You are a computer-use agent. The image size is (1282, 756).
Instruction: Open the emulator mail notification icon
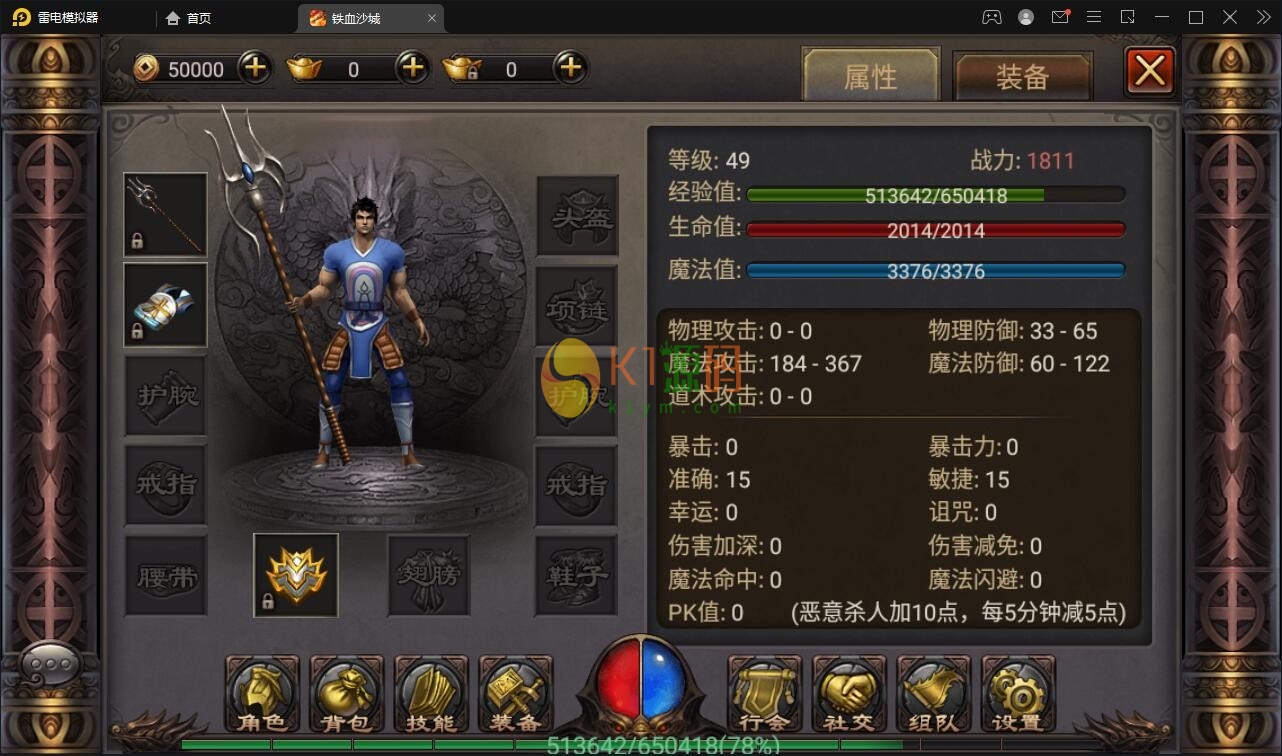[x=1061, y=17]
